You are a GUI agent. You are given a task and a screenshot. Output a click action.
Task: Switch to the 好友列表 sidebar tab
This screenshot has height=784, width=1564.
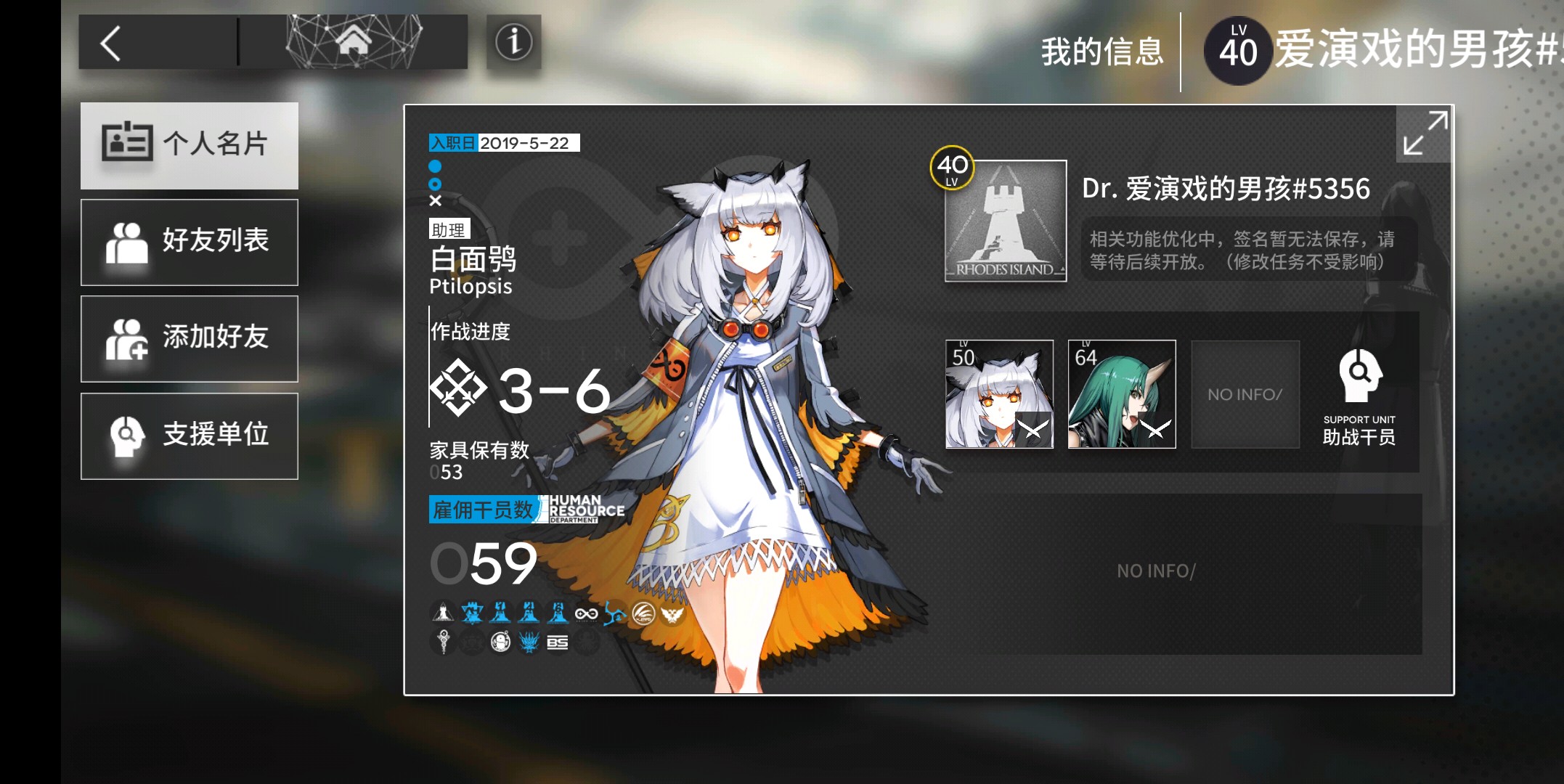coord(190,242)
